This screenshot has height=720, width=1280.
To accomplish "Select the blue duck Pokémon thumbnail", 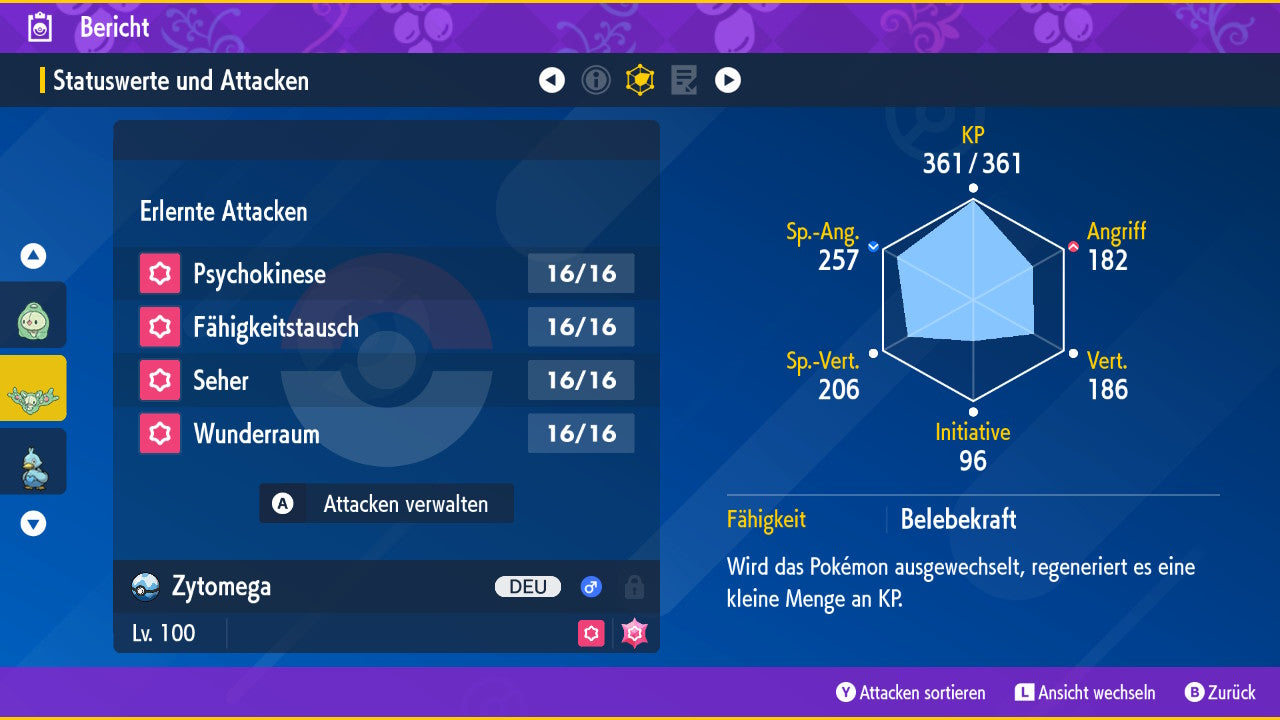I will click(x=33, y=462).
